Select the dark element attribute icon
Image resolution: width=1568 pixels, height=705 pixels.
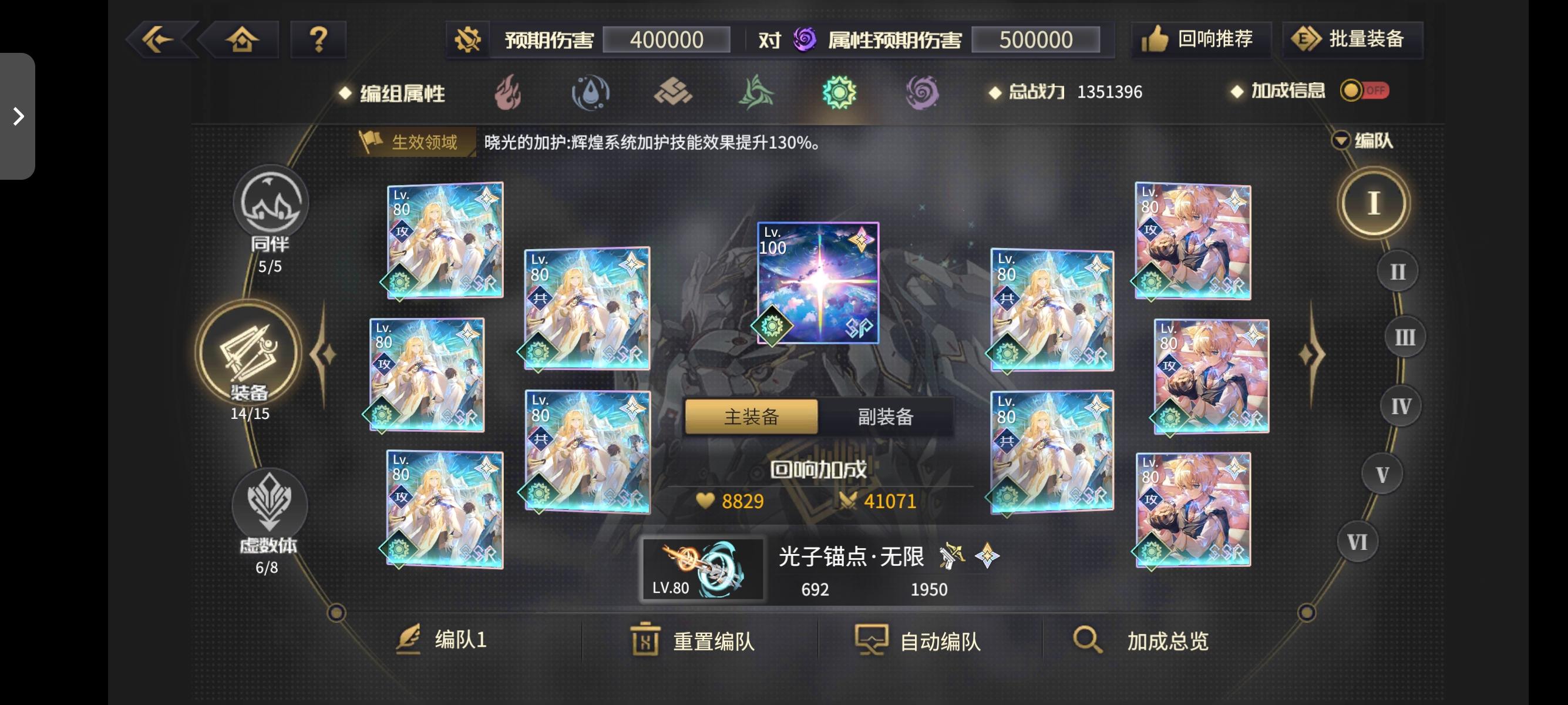pyautogui.click(x=923, y=93)
